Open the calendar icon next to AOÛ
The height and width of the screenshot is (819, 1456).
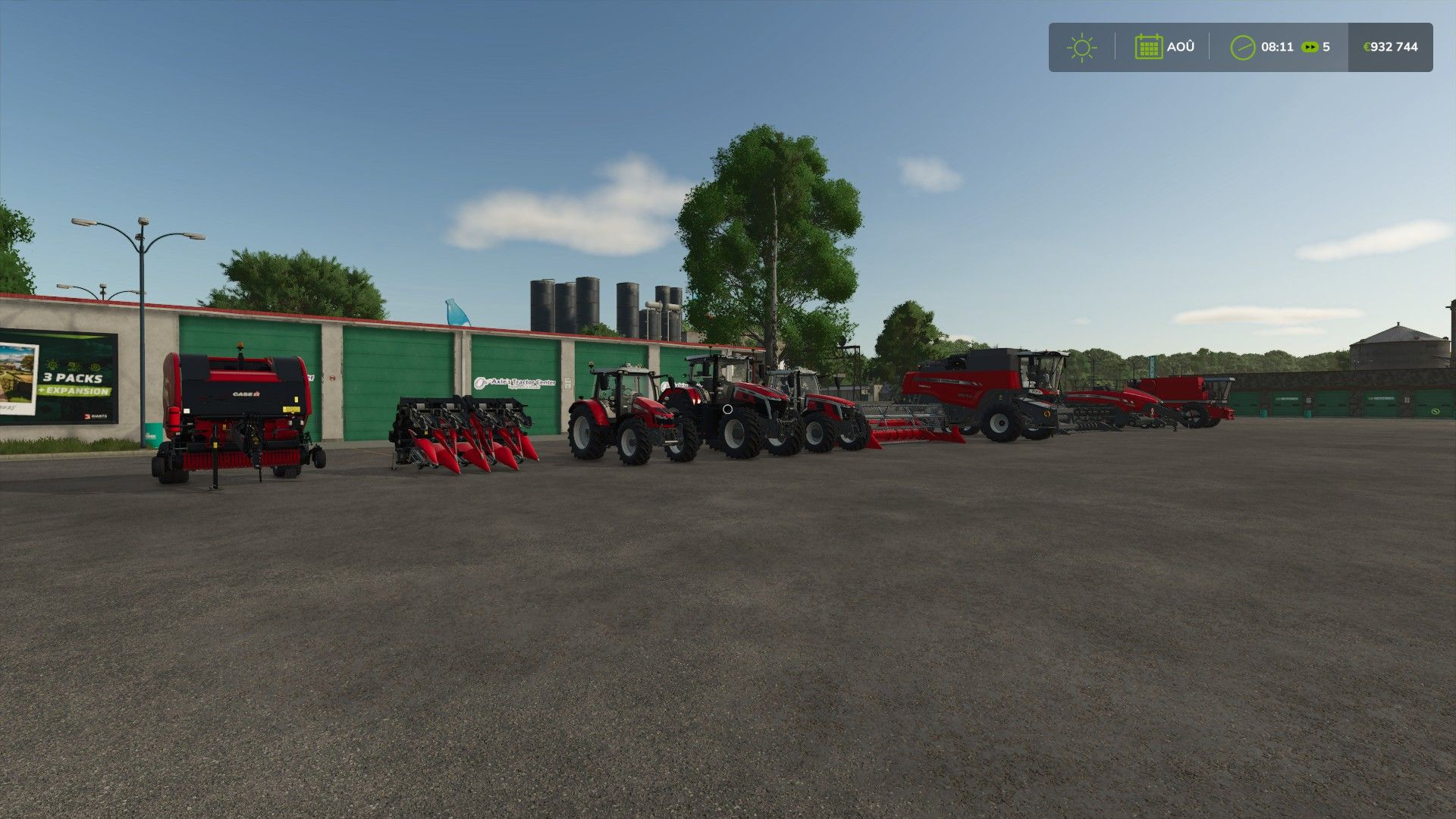click(1150, 46)
